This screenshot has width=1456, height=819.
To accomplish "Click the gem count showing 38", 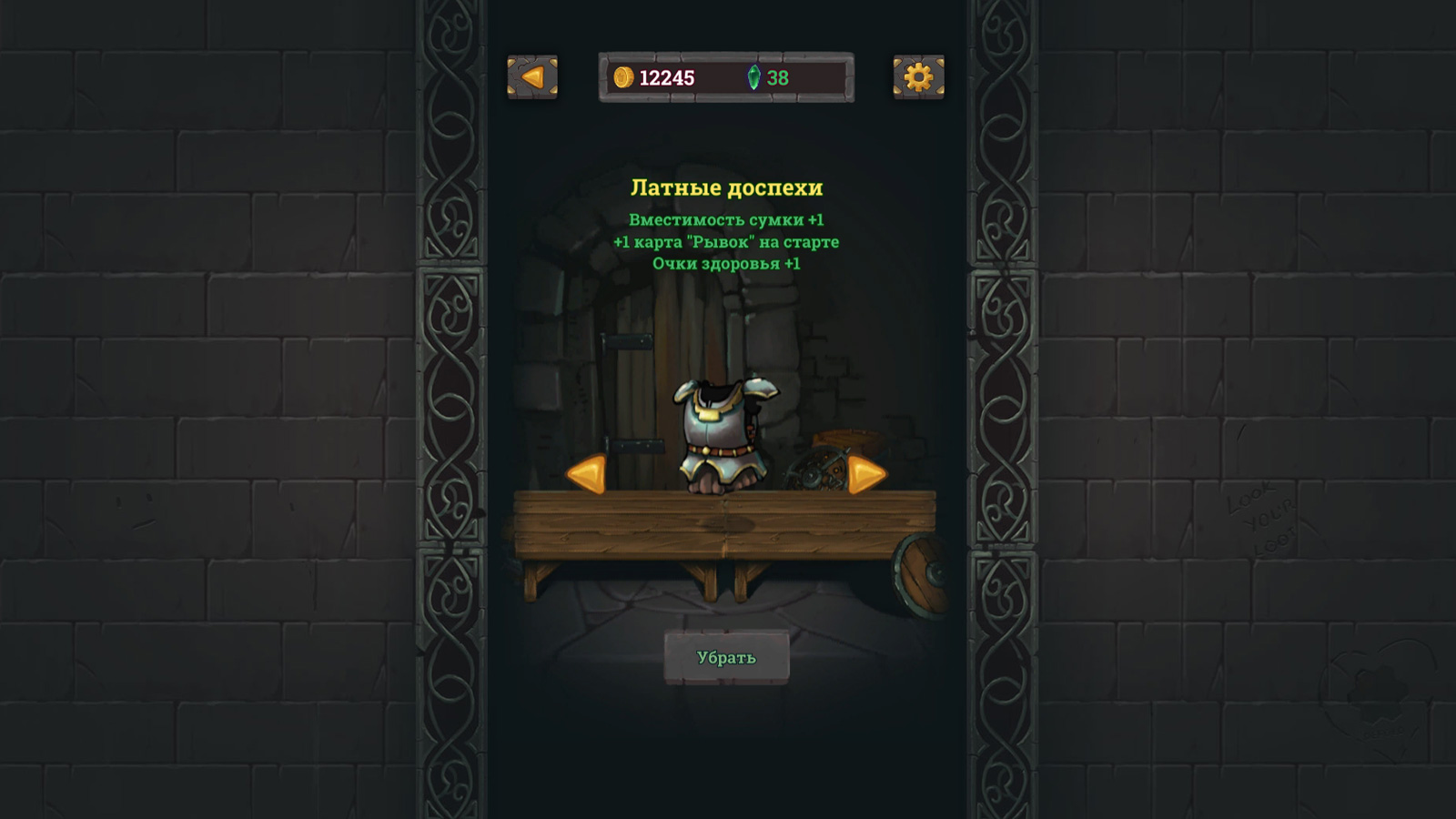I will click(775, 77).
